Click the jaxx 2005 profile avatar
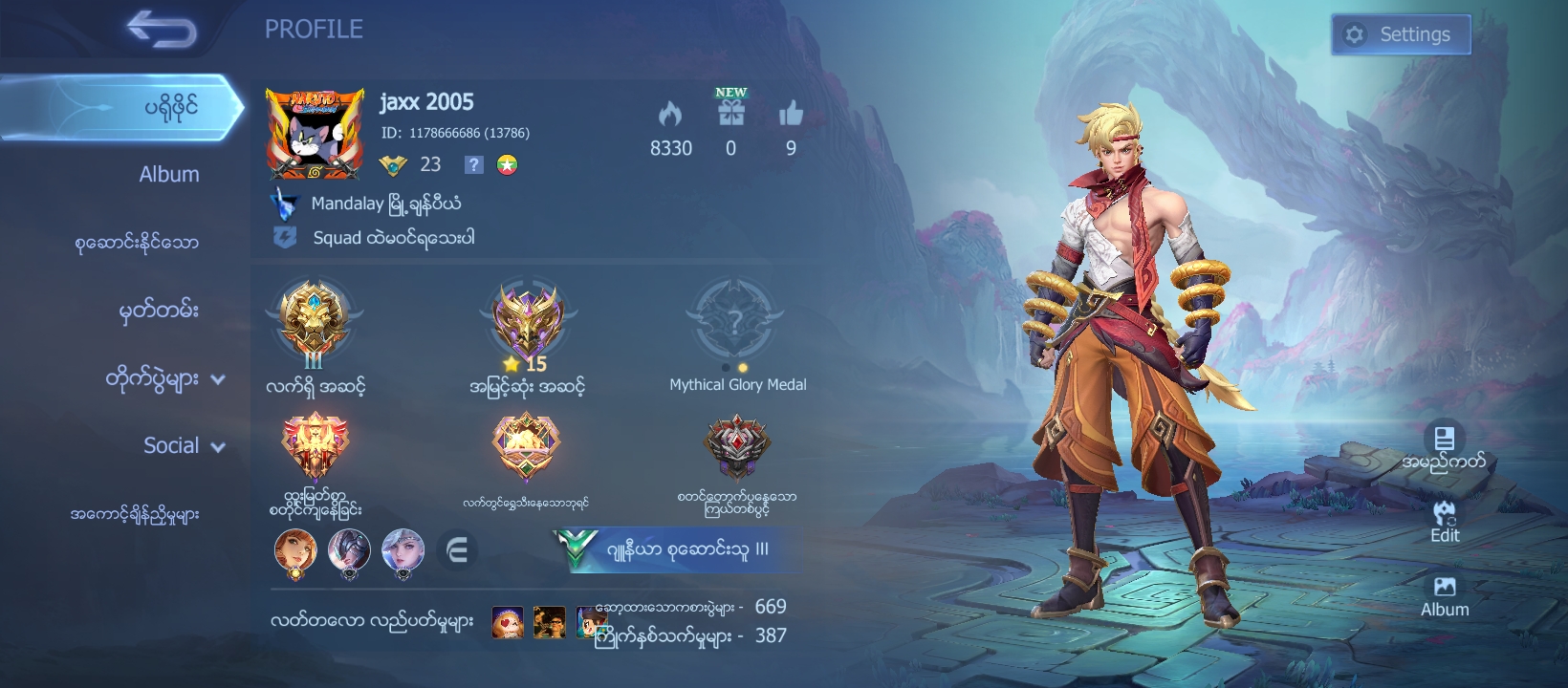1568x688 pixels. pyautogui.click(x=315, y=134)
